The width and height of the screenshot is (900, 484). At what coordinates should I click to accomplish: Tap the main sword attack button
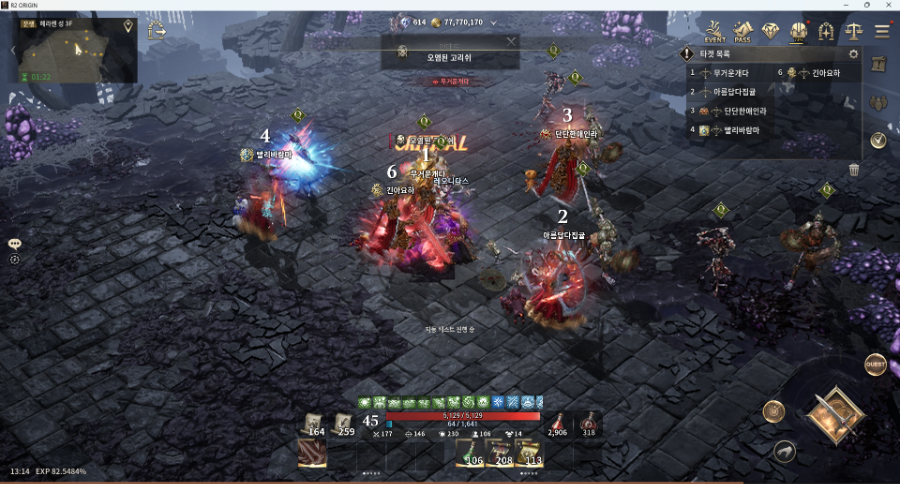pyautogui.click(x=834, y=413)
